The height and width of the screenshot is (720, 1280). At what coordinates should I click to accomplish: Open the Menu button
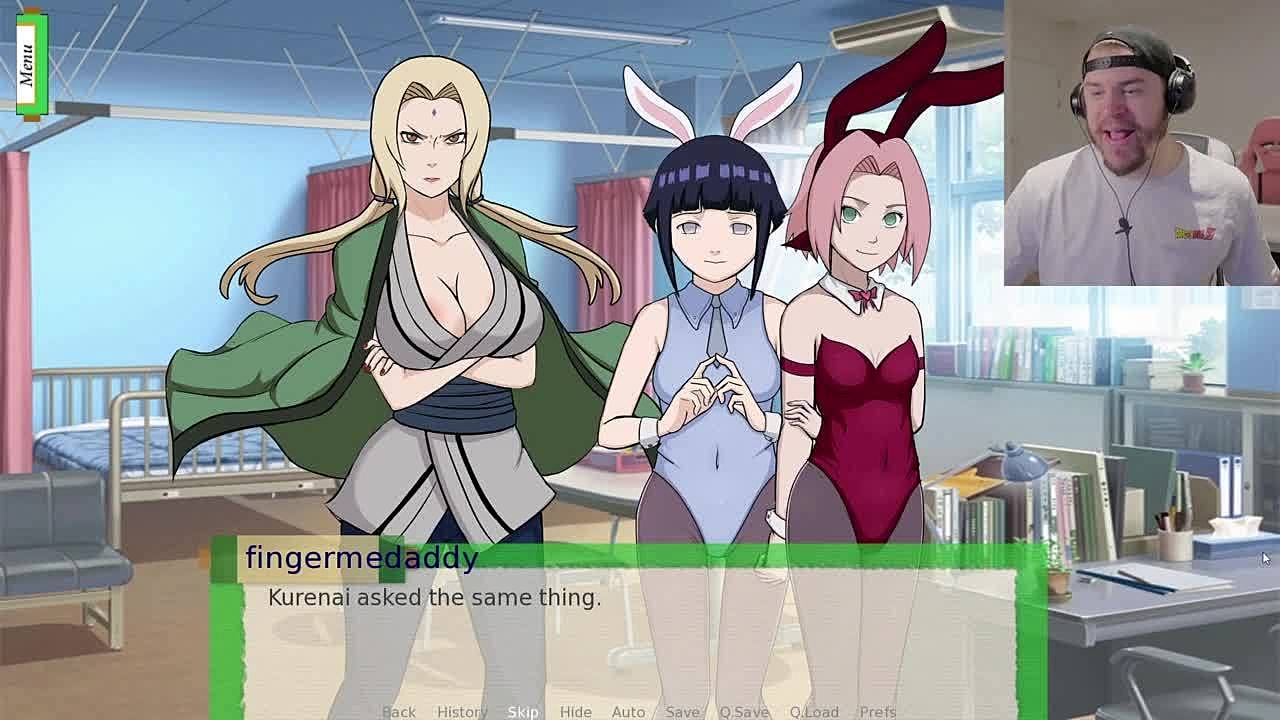click(28, 64)
